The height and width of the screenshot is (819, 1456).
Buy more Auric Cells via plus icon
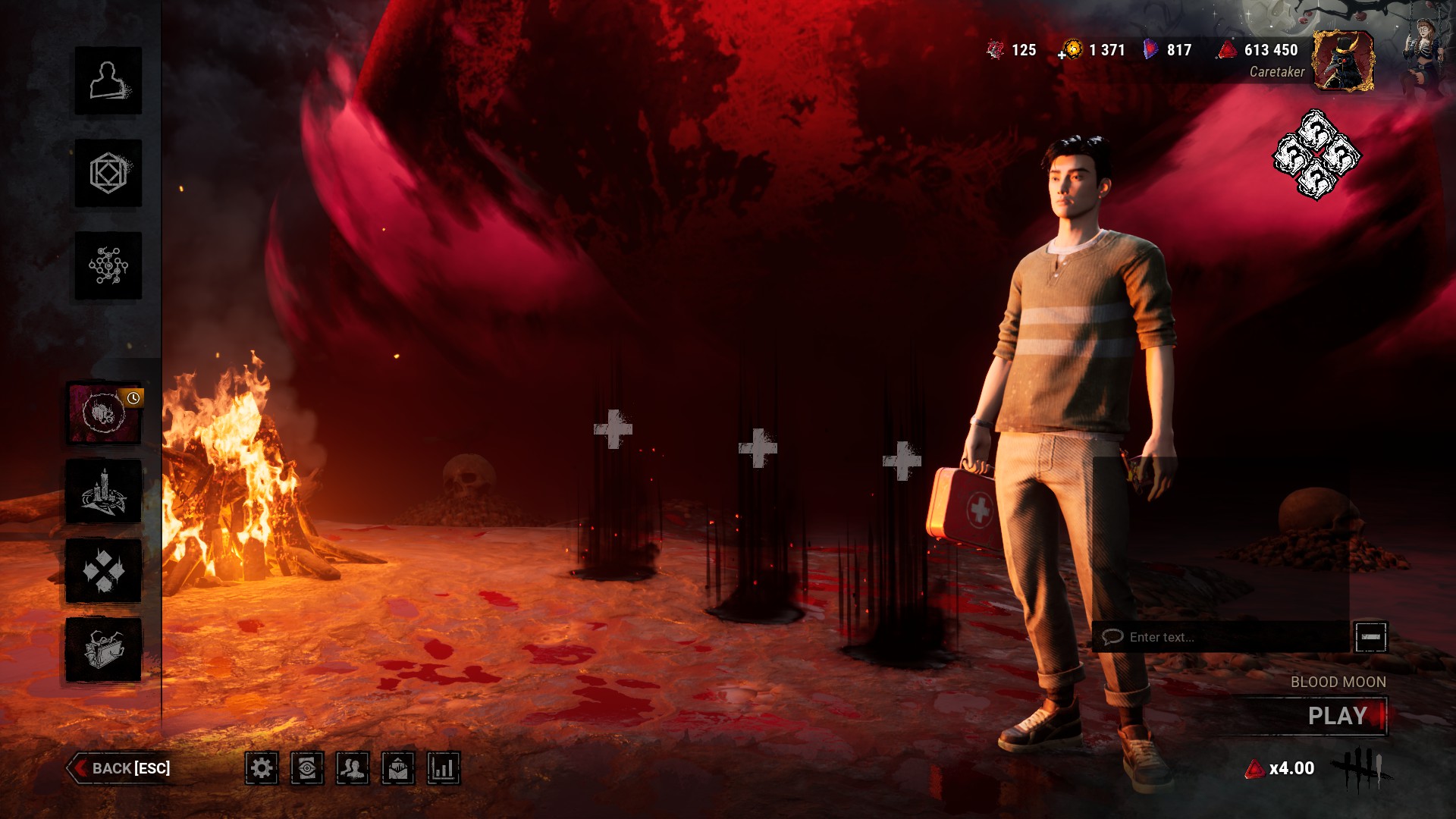[x=1063, y=54]
